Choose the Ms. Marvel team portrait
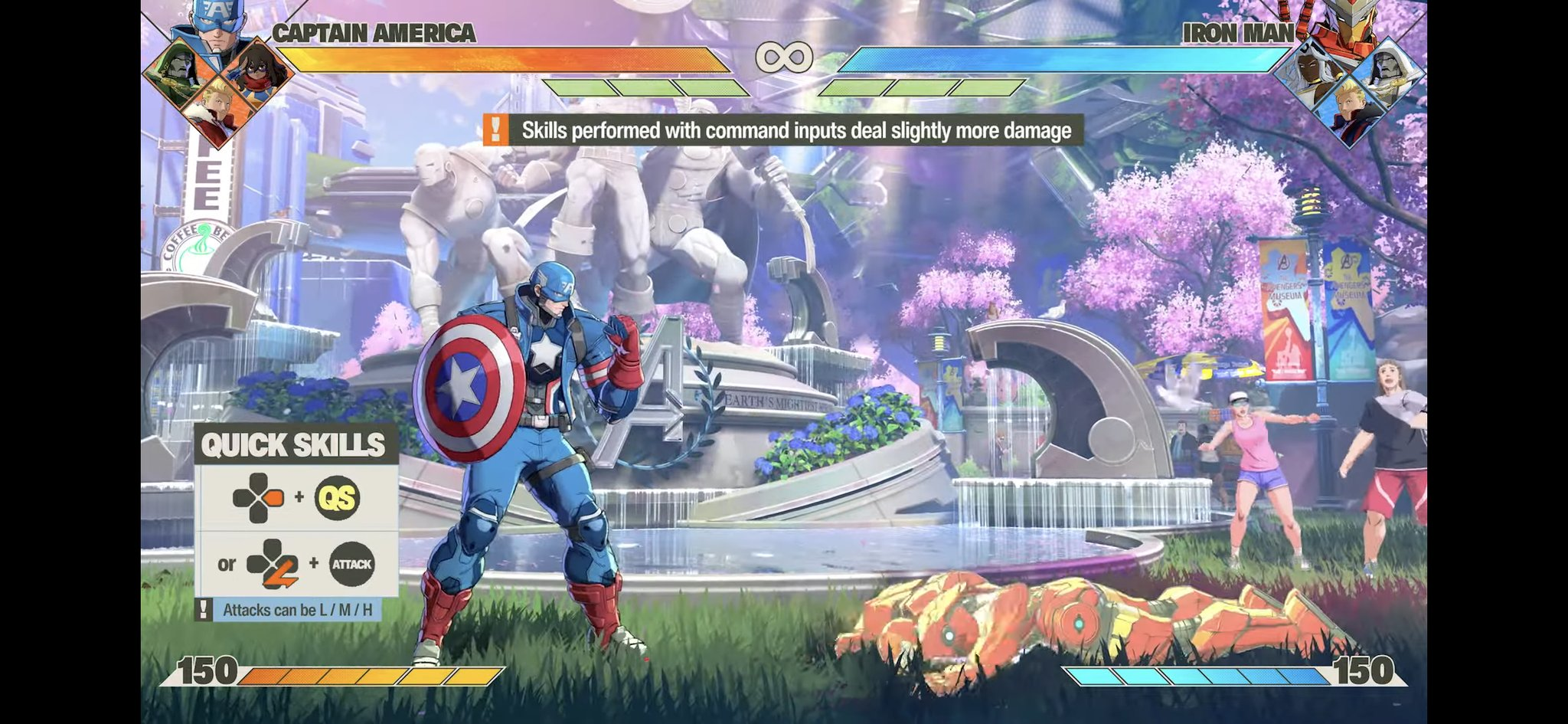 (259, 70)
